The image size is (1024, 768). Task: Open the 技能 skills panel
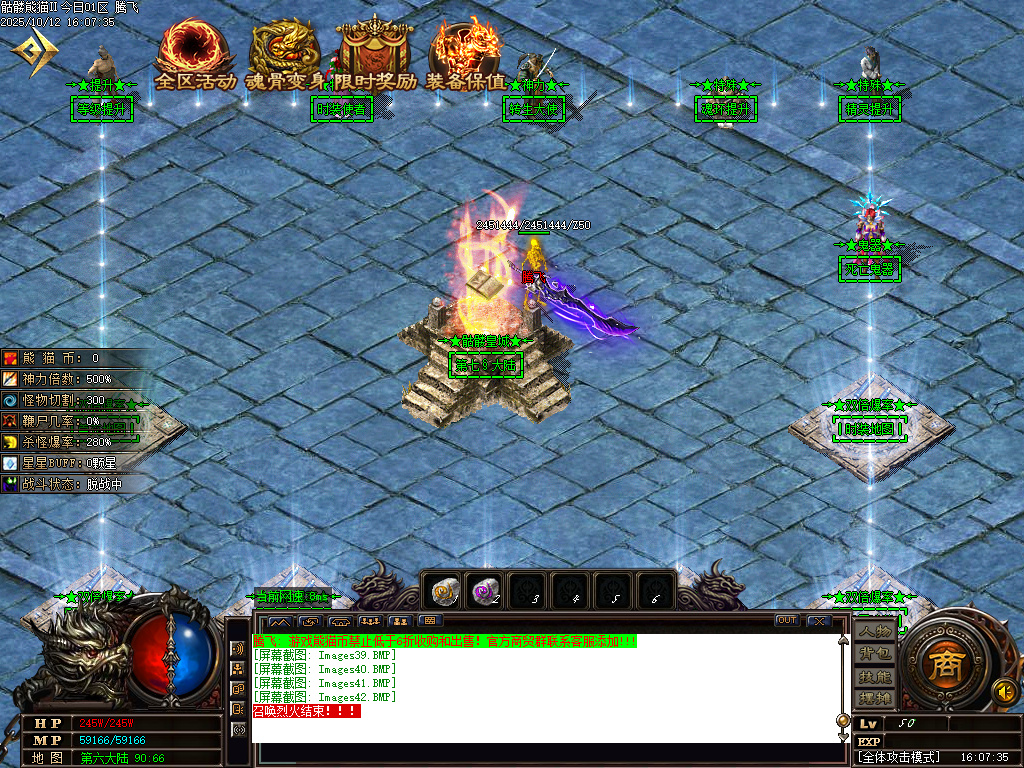875,676
